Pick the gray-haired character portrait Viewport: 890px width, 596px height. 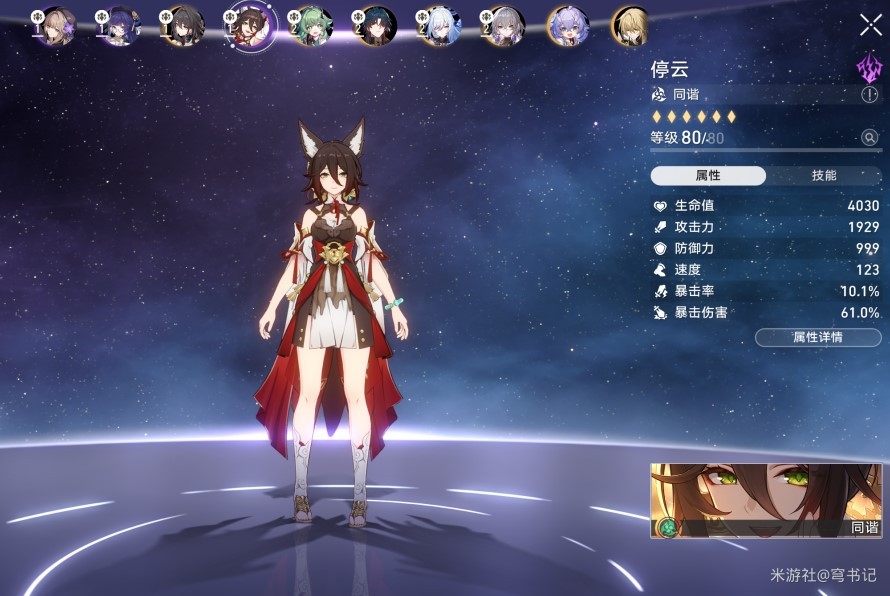point(503,26)
